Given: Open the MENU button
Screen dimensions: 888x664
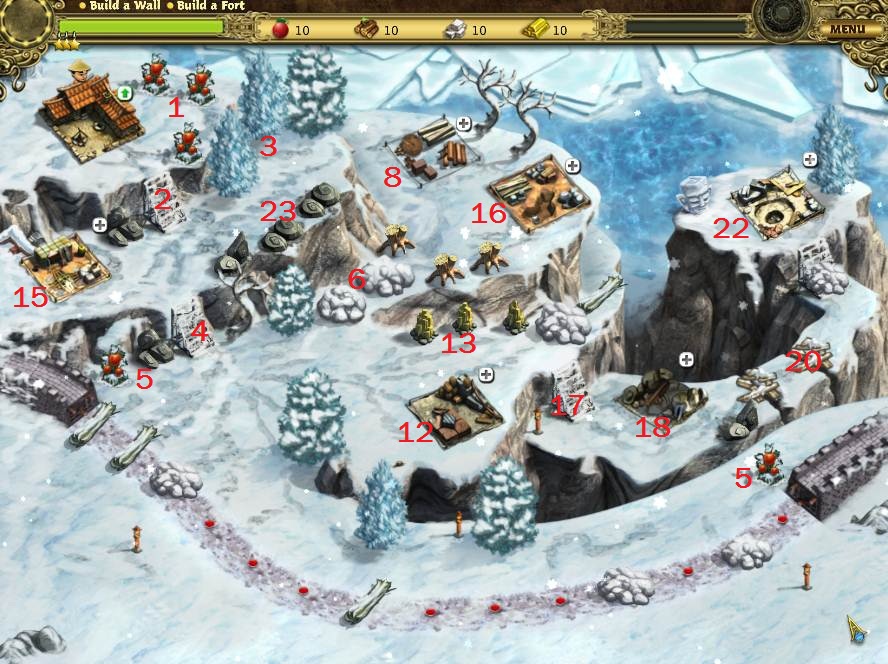Looking at the screenshot, I should pos(847,28).
